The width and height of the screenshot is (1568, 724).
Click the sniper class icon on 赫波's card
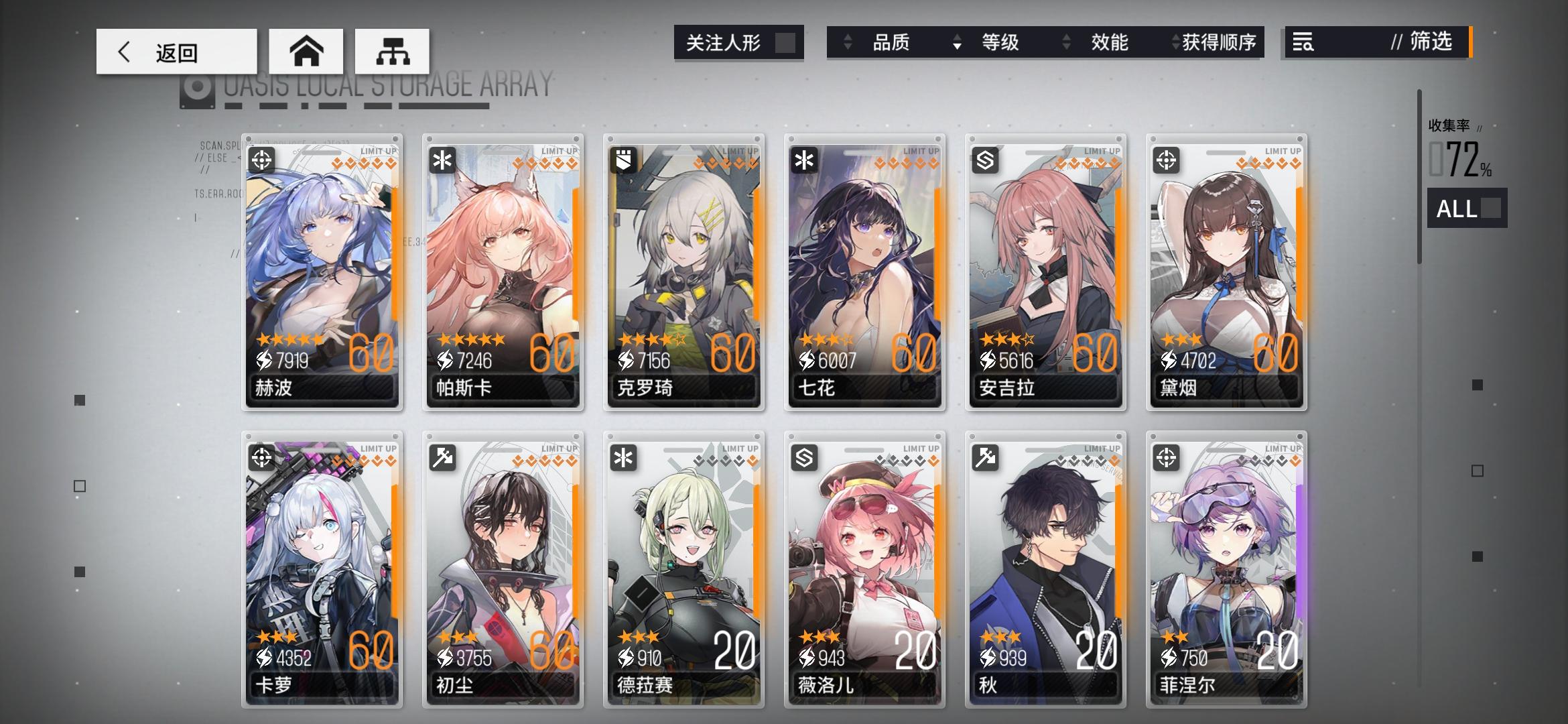pyautogui.click(x=261, y=160)
